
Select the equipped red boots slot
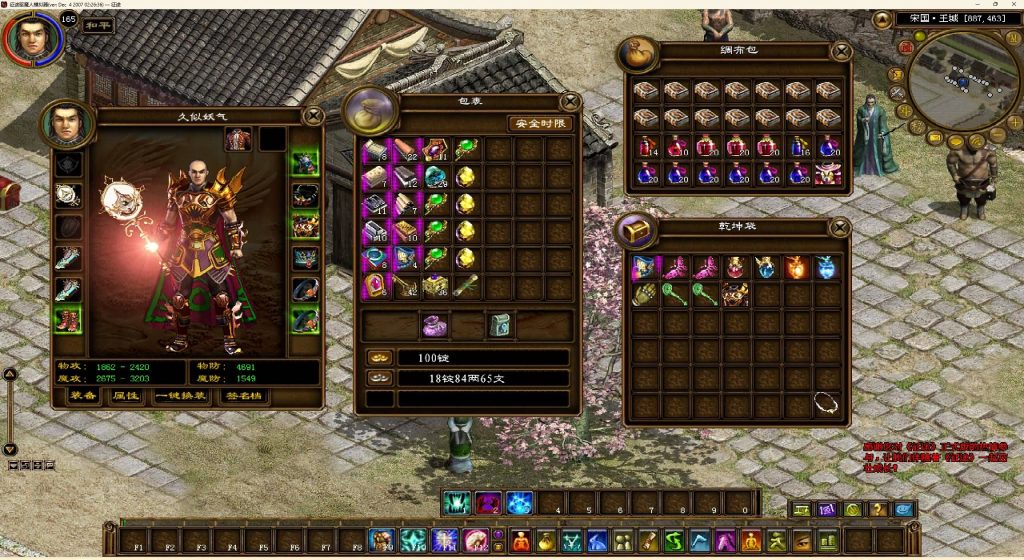[x=68, y=321]
